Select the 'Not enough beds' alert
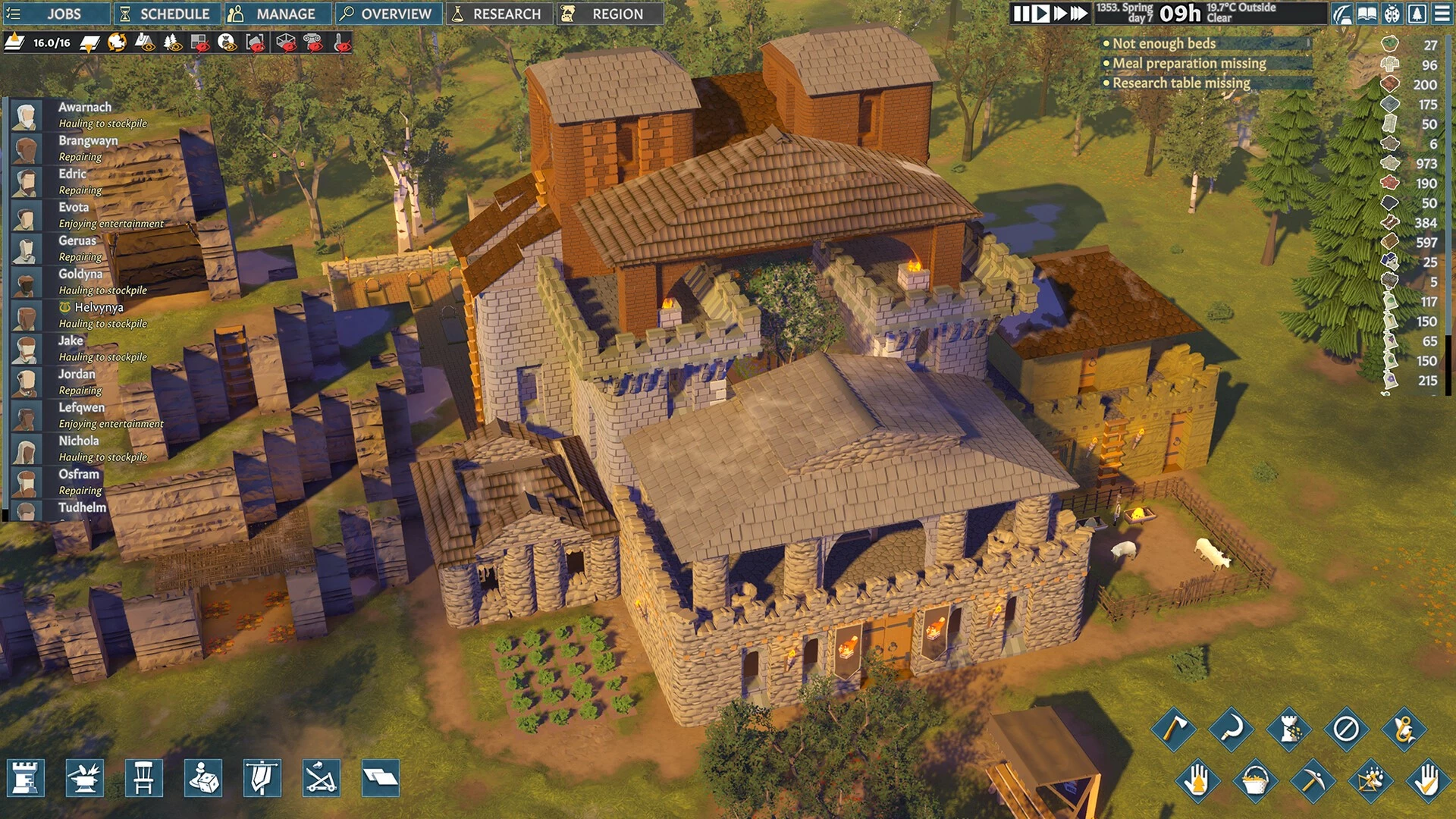Screen dimensions: 1456x819 1164,44
